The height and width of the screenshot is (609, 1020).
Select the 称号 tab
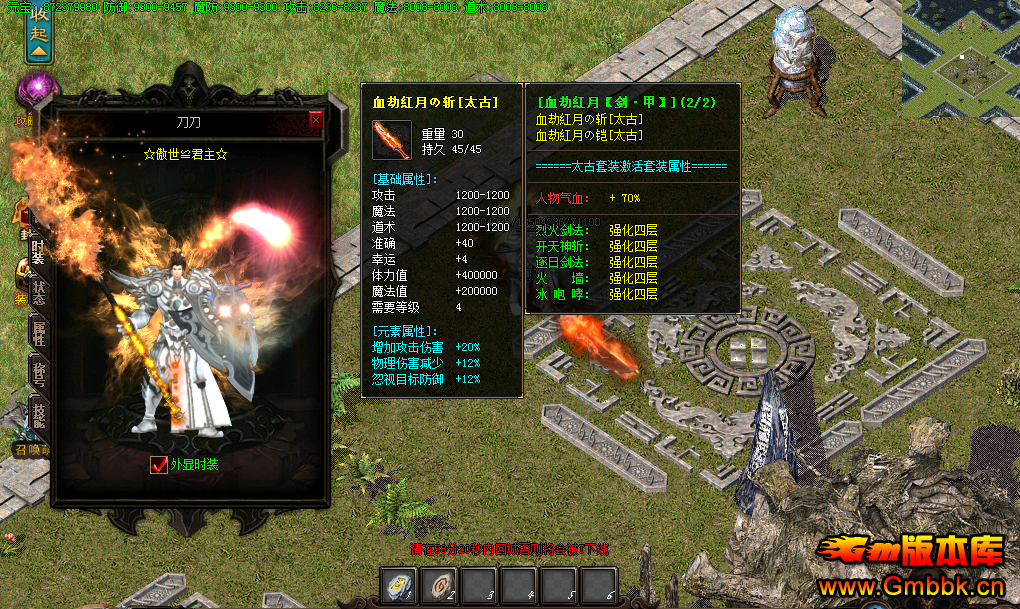(38, 376)
